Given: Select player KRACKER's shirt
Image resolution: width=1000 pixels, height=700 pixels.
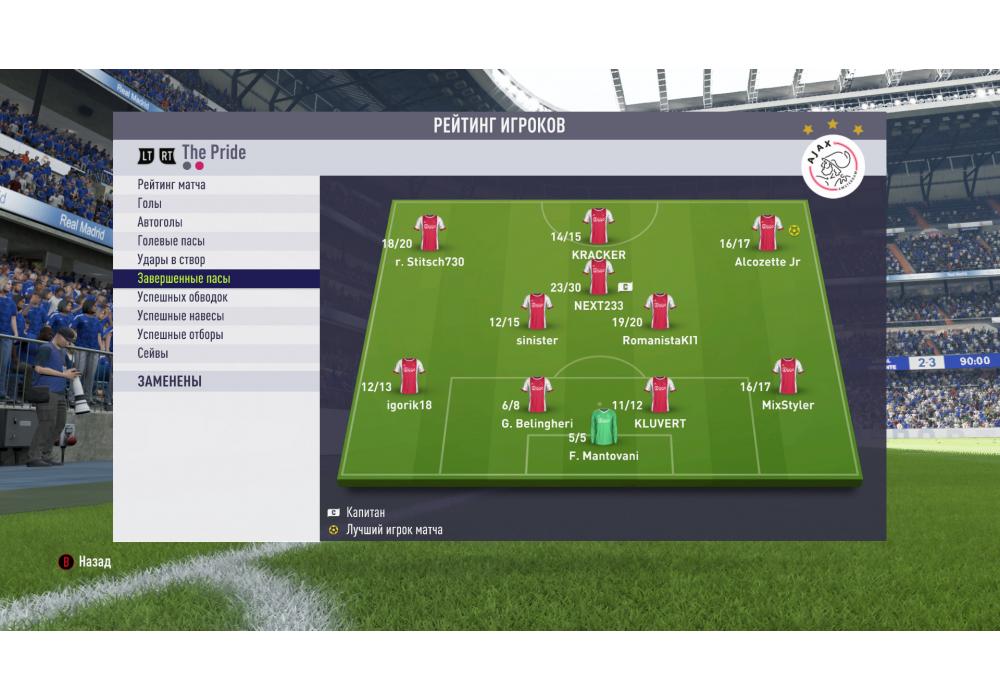Looking at the screenshot, I should point(598,228).
